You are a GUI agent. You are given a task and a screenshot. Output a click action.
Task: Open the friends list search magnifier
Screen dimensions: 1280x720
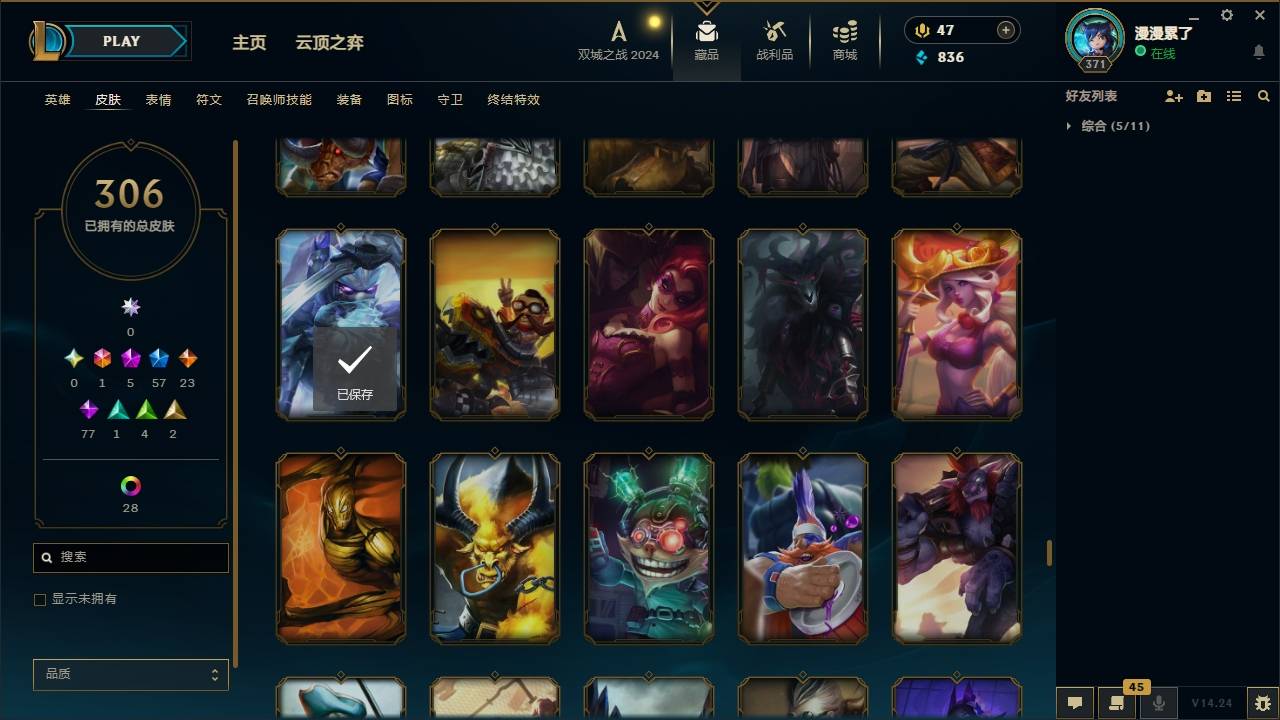click(x=1264, y=96)
